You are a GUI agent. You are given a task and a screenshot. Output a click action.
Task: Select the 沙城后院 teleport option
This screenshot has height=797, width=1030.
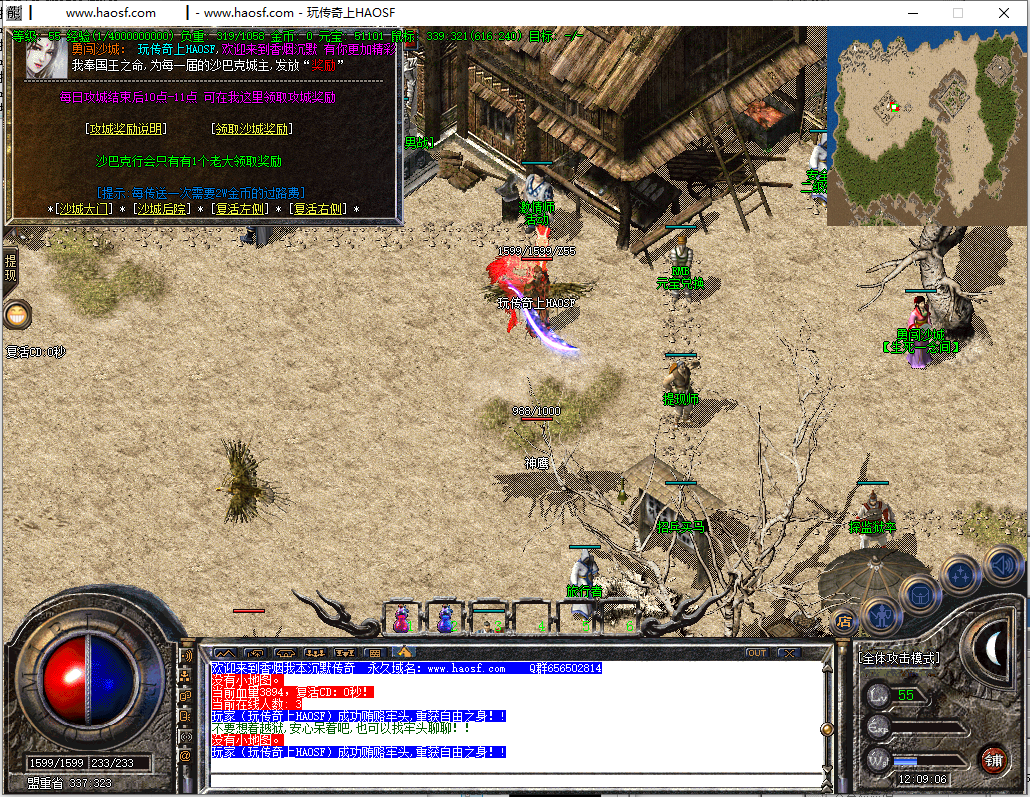(x=163, y=209)
